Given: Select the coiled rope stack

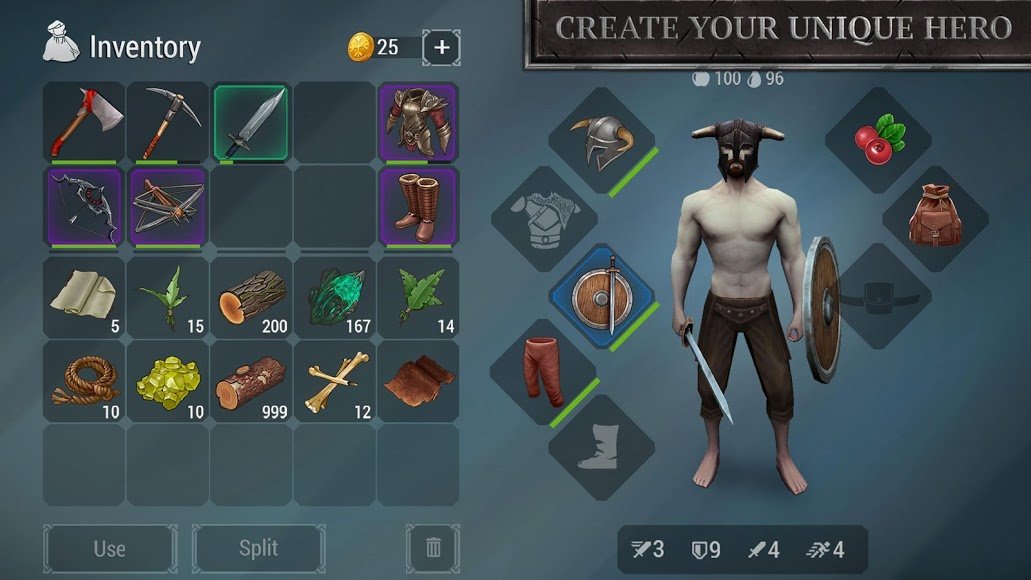Looking at the screenshot, I should 84,381.
